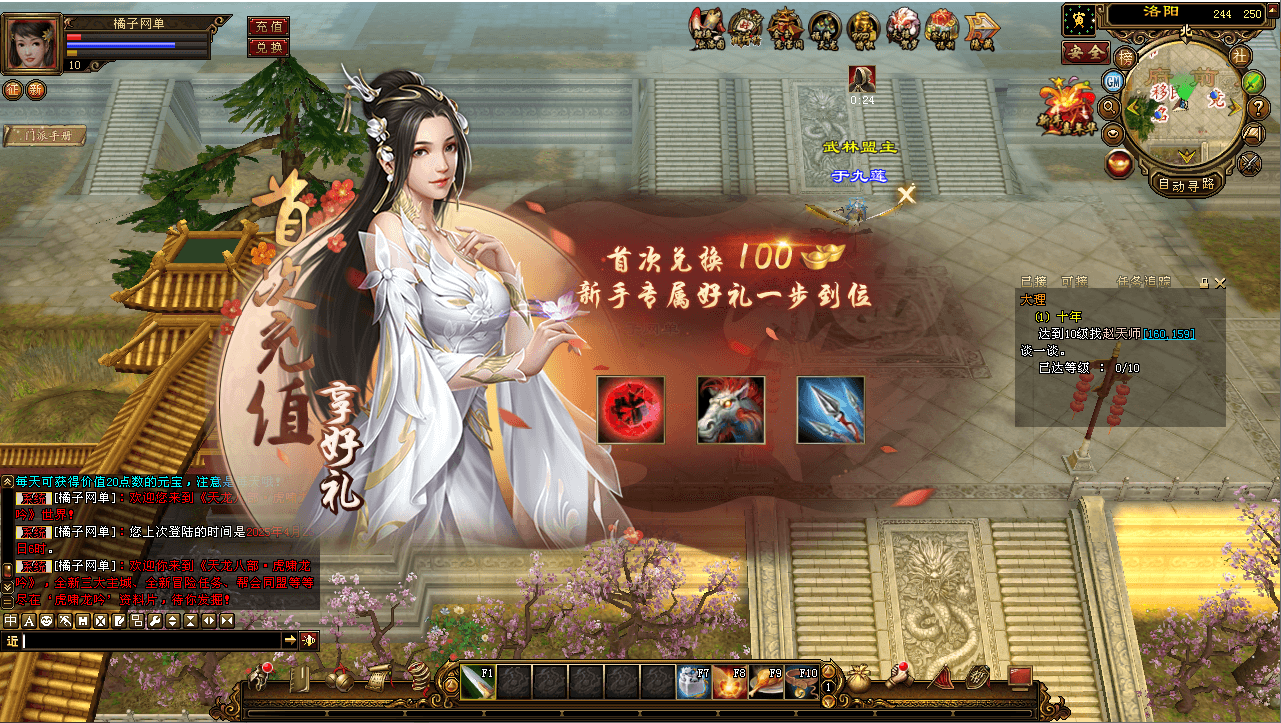Click the 兑换 exchange button
This screenshot has width=1281, height=723.
point(268,47)
